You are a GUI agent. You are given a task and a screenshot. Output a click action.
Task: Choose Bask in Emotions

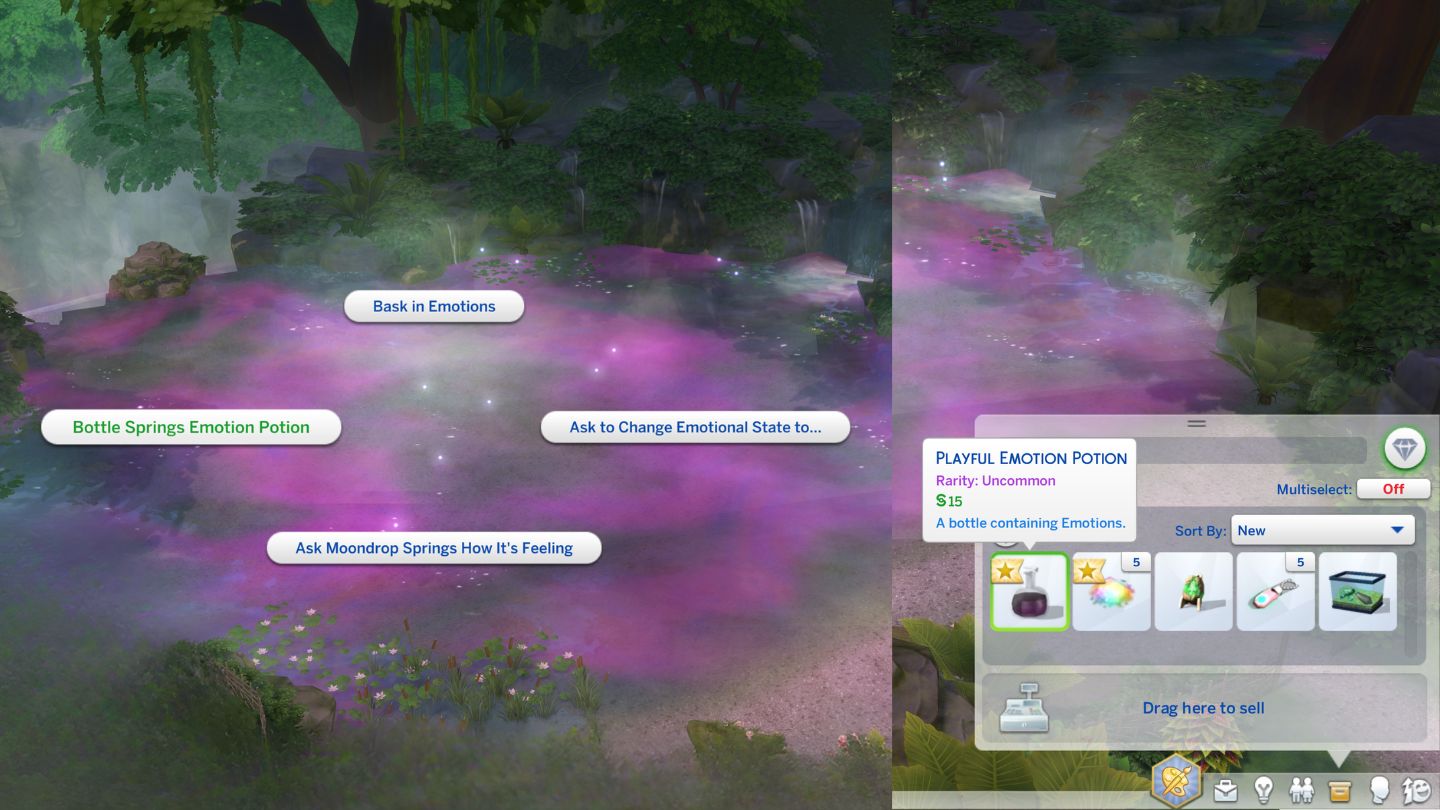pos(434,306)
